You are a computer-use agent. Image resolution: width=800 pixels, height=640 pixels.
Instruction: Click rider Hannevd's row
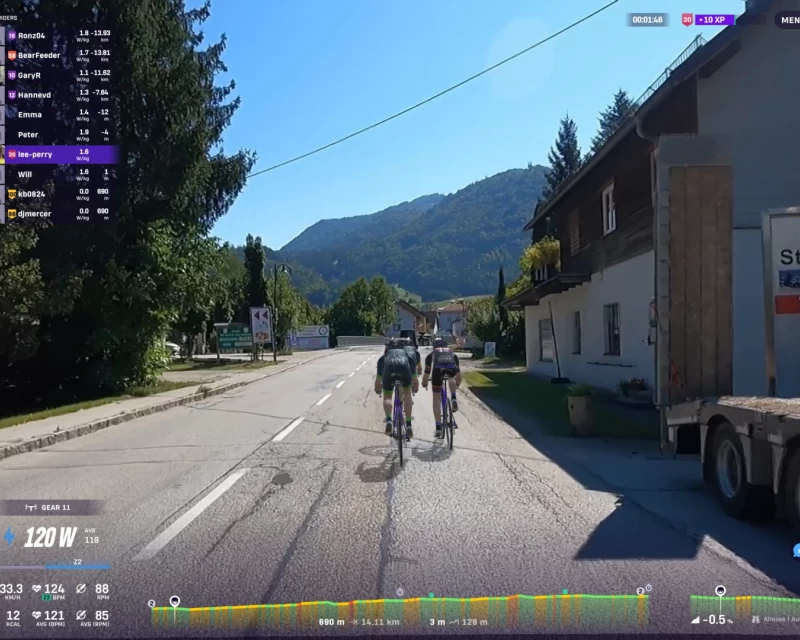[60, 95]
